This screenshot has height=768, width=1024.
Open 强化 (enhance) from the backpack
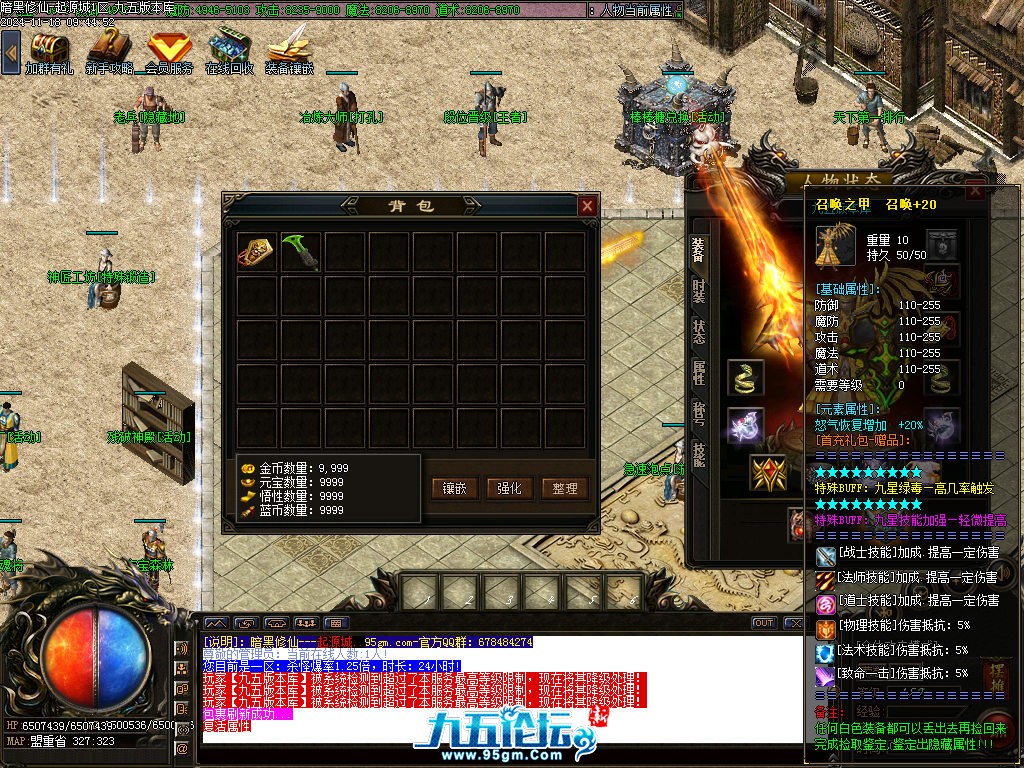(x=509, y=488)
